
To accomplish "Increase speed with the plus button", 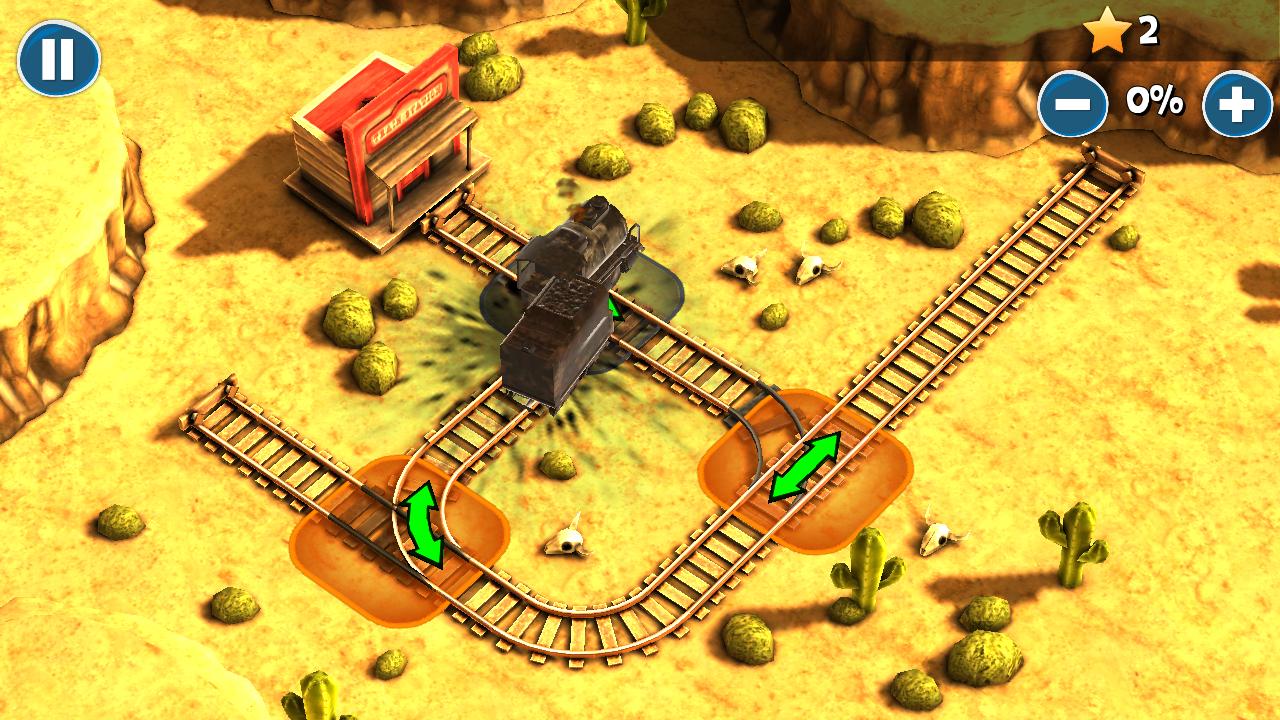I will pyautogui.click(x=1237, y=103).
